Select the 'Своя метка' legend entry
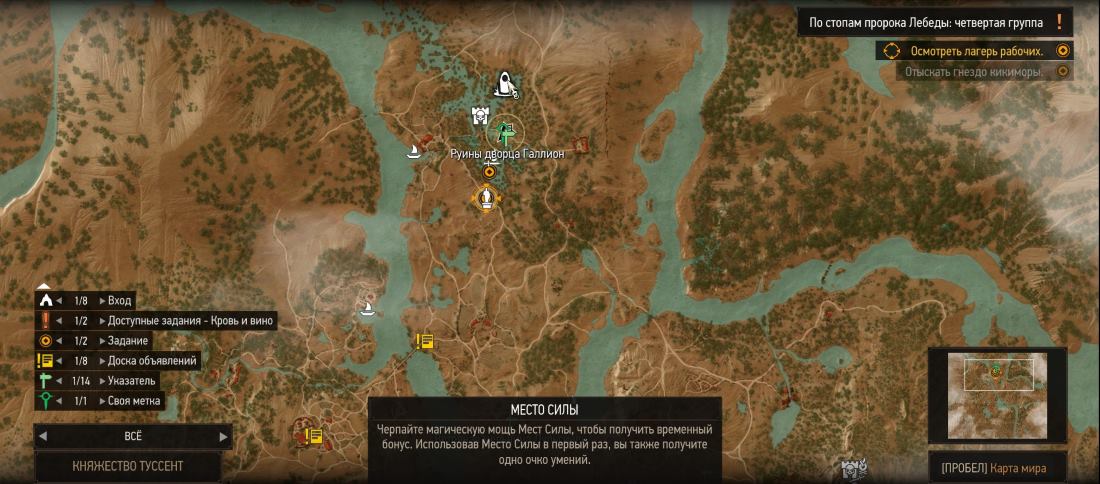Viewport: 1100px width, 484px height. (134, 401)
